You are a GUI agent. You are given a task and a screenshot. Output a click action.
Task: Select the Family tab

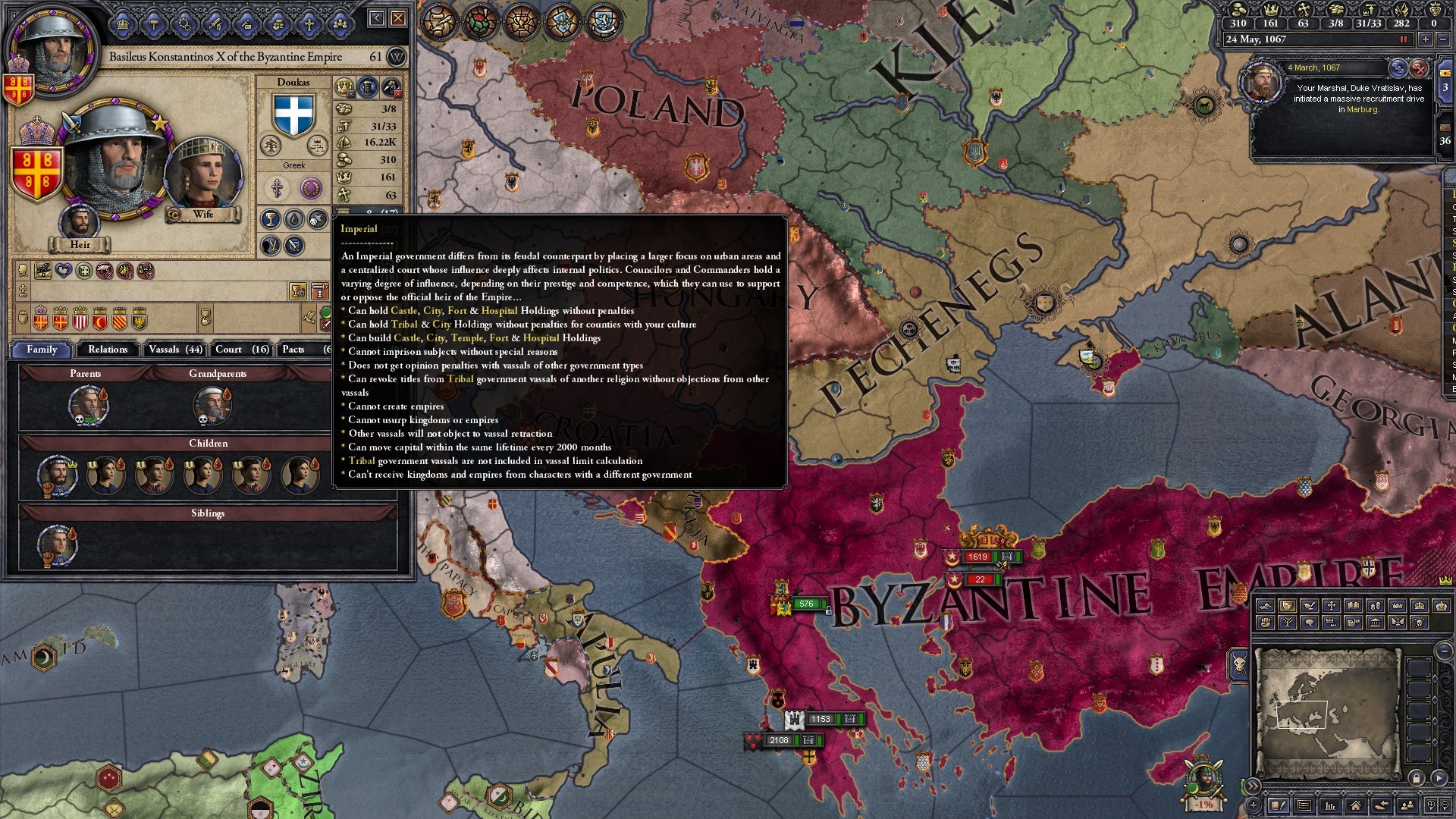click(42, 350)
